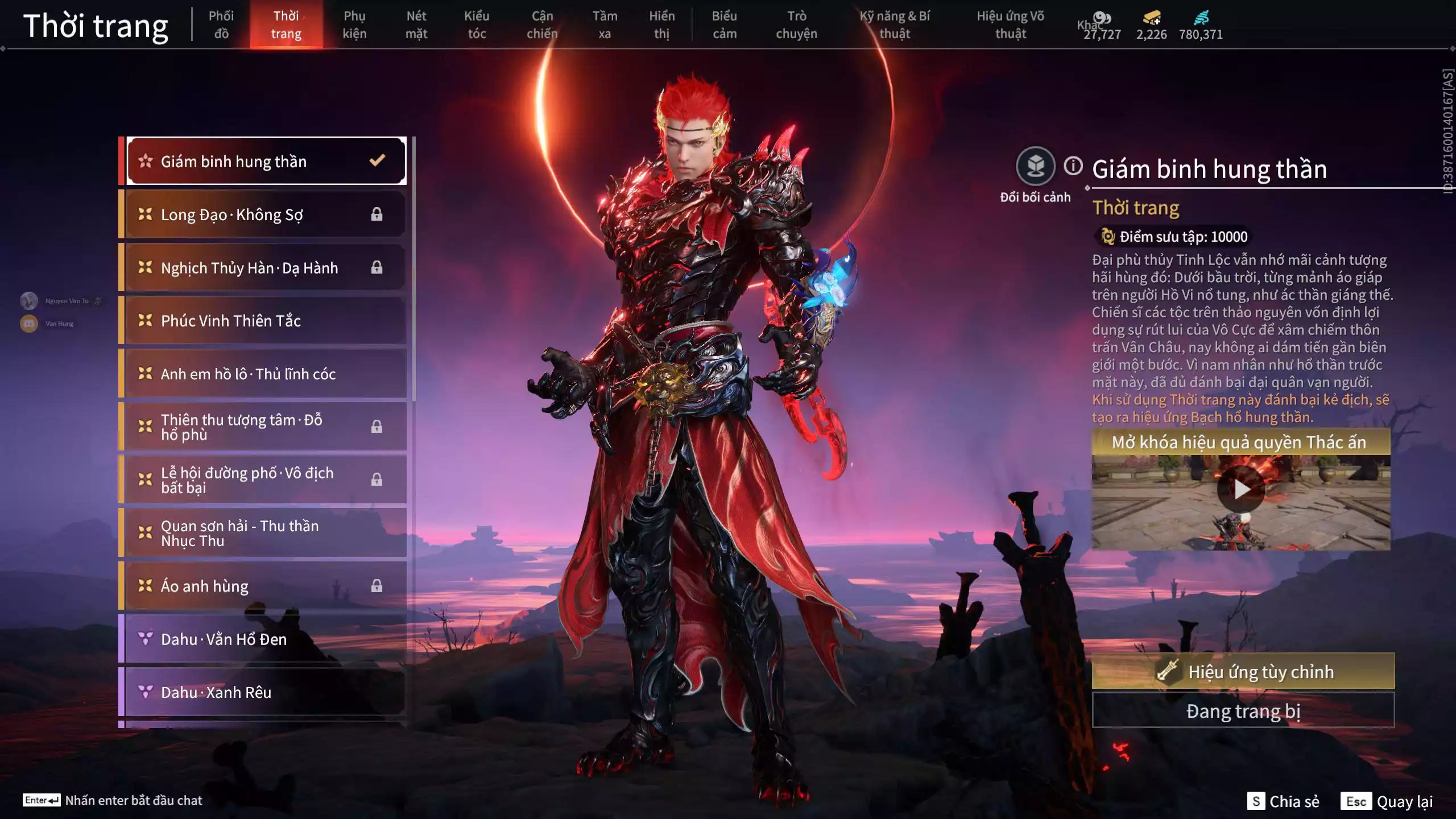Click the lock on 'Long Đạo · Không Sợ'
Viewport: 1456px width, 819px height.
tap(377, 214)
